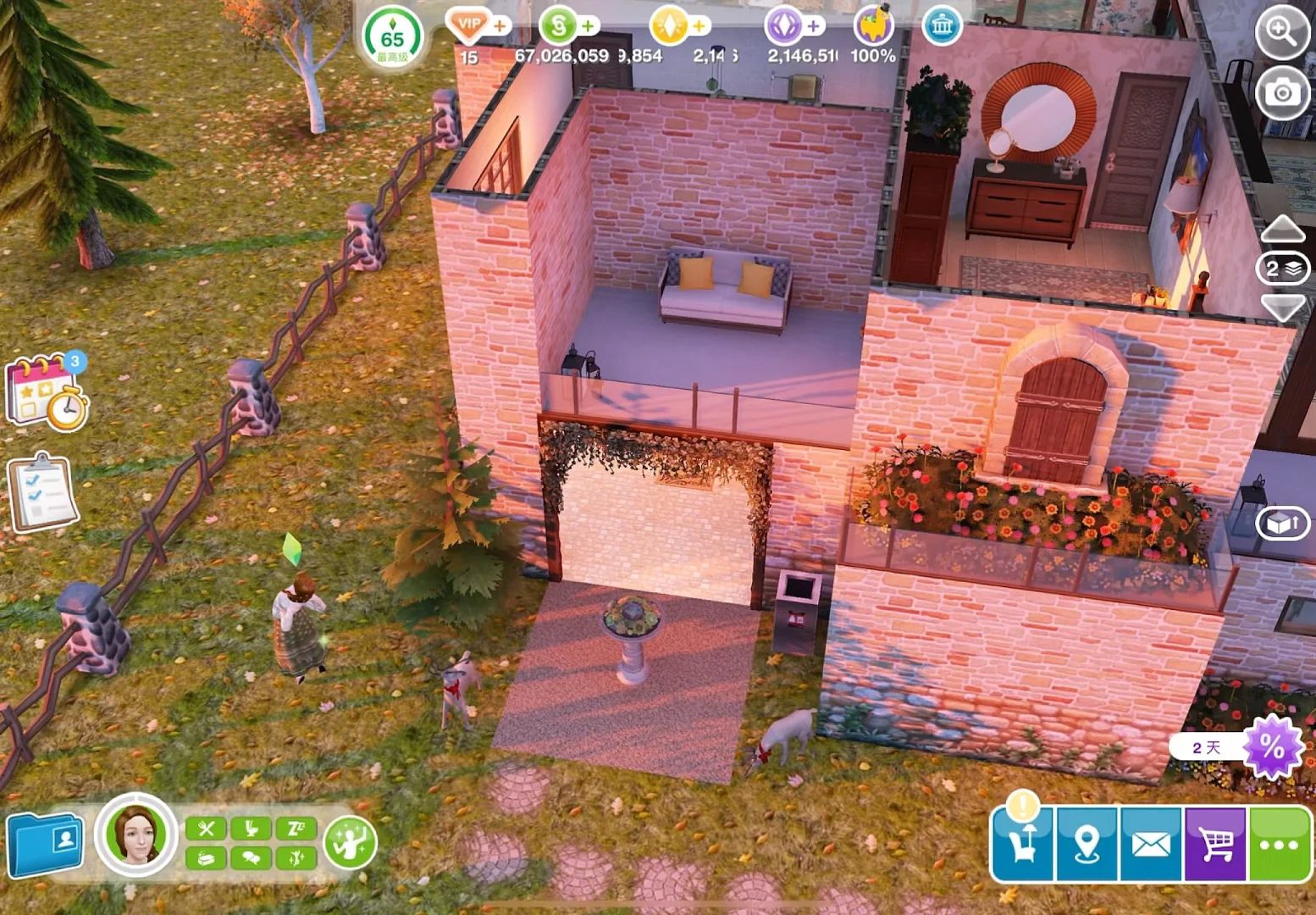The width and height of the screenshot is (1316, 915).
Task: Select the active Sim portrait
Action: pyautogui.click(x=135, y=834)
